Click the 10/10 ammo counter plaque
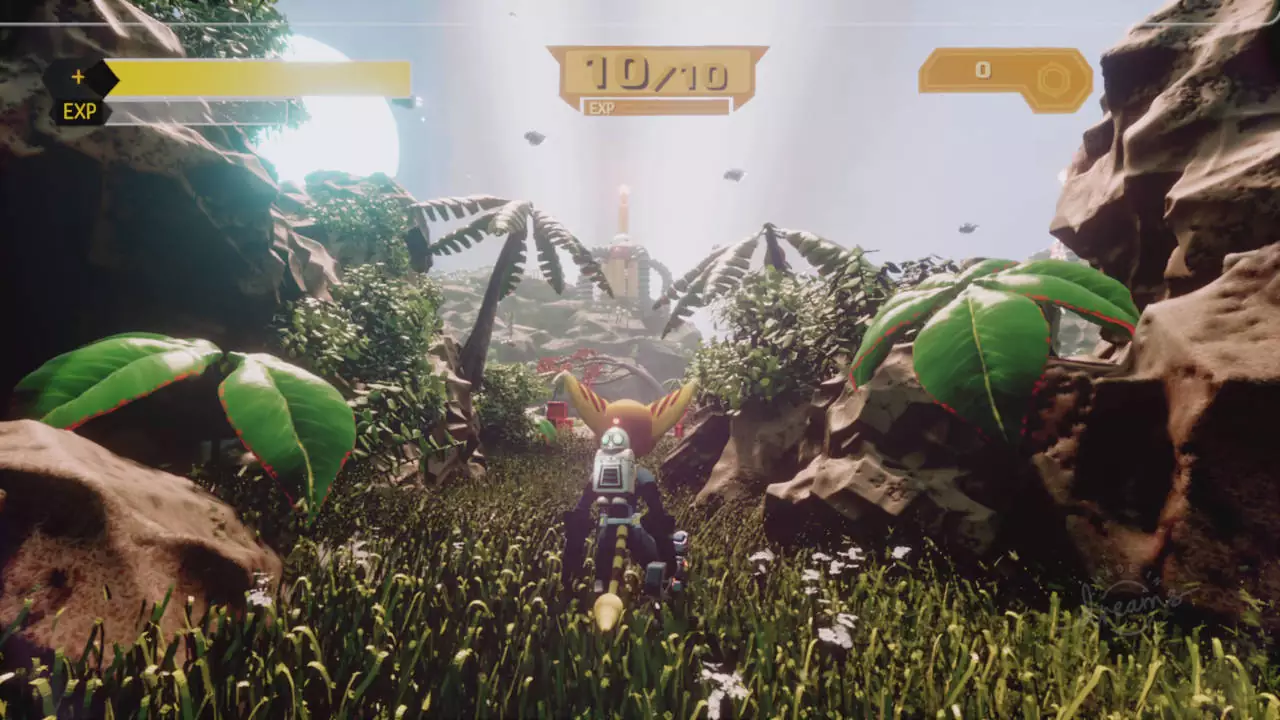This screenshot has width=1280, height=720. [655, 70]
